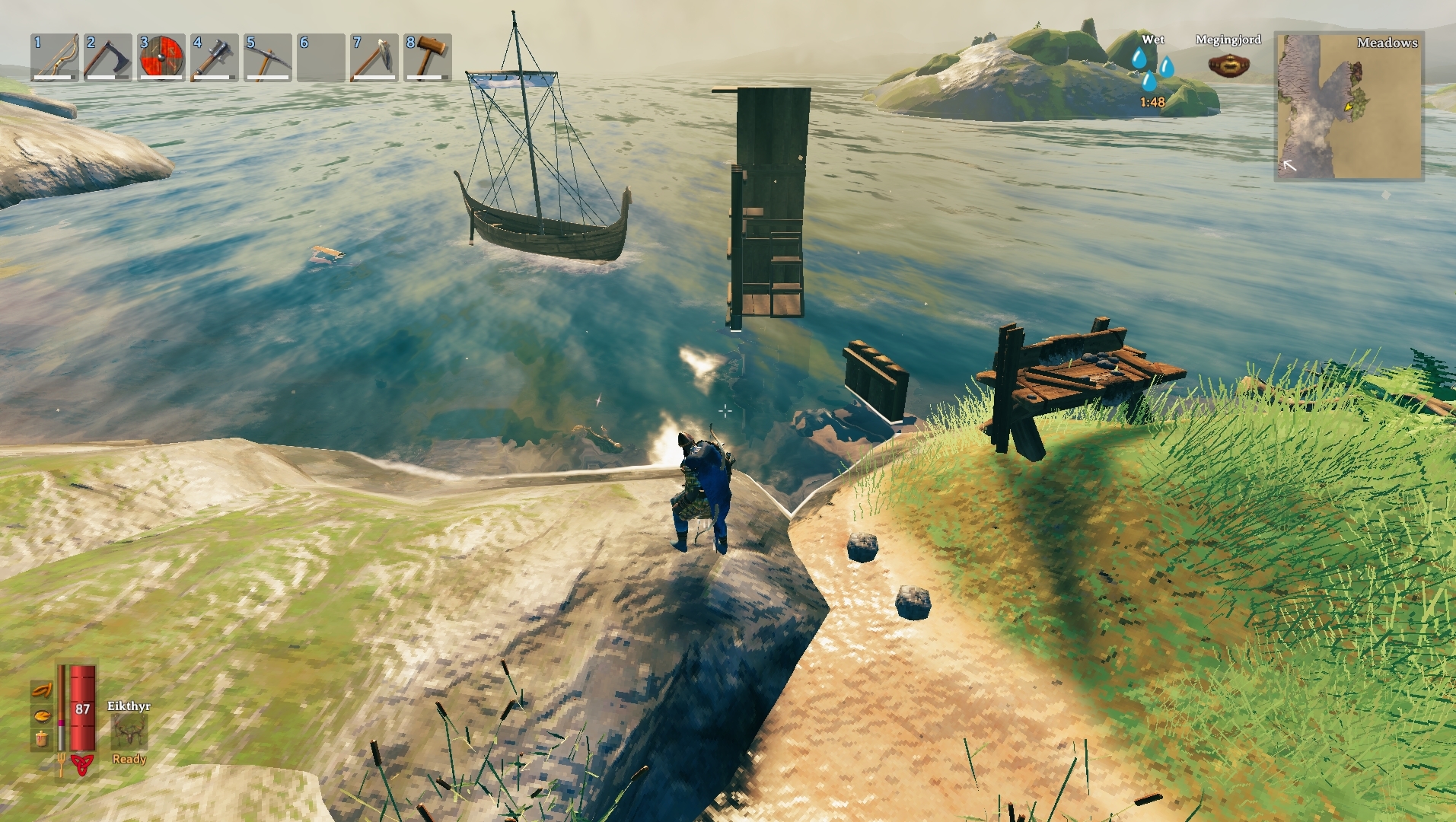Pick the cultivator tool in slot 7
Viewport: 1456px width, 822px height.
(x=374, y=57)
